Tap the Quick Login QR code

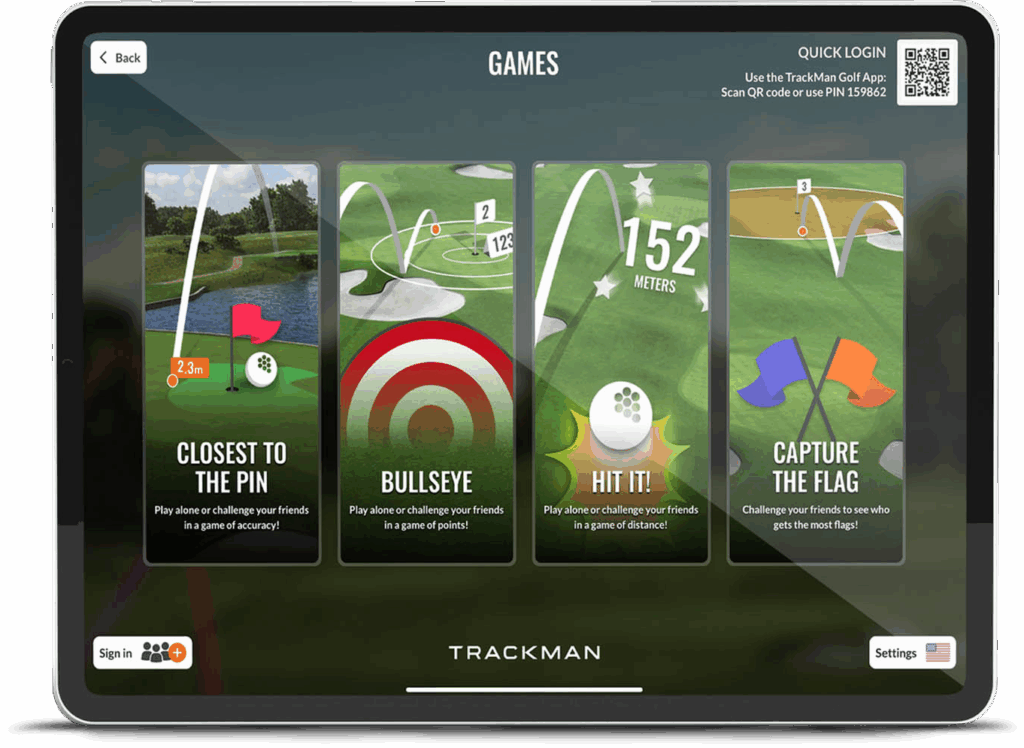click(x=926, y=72)
